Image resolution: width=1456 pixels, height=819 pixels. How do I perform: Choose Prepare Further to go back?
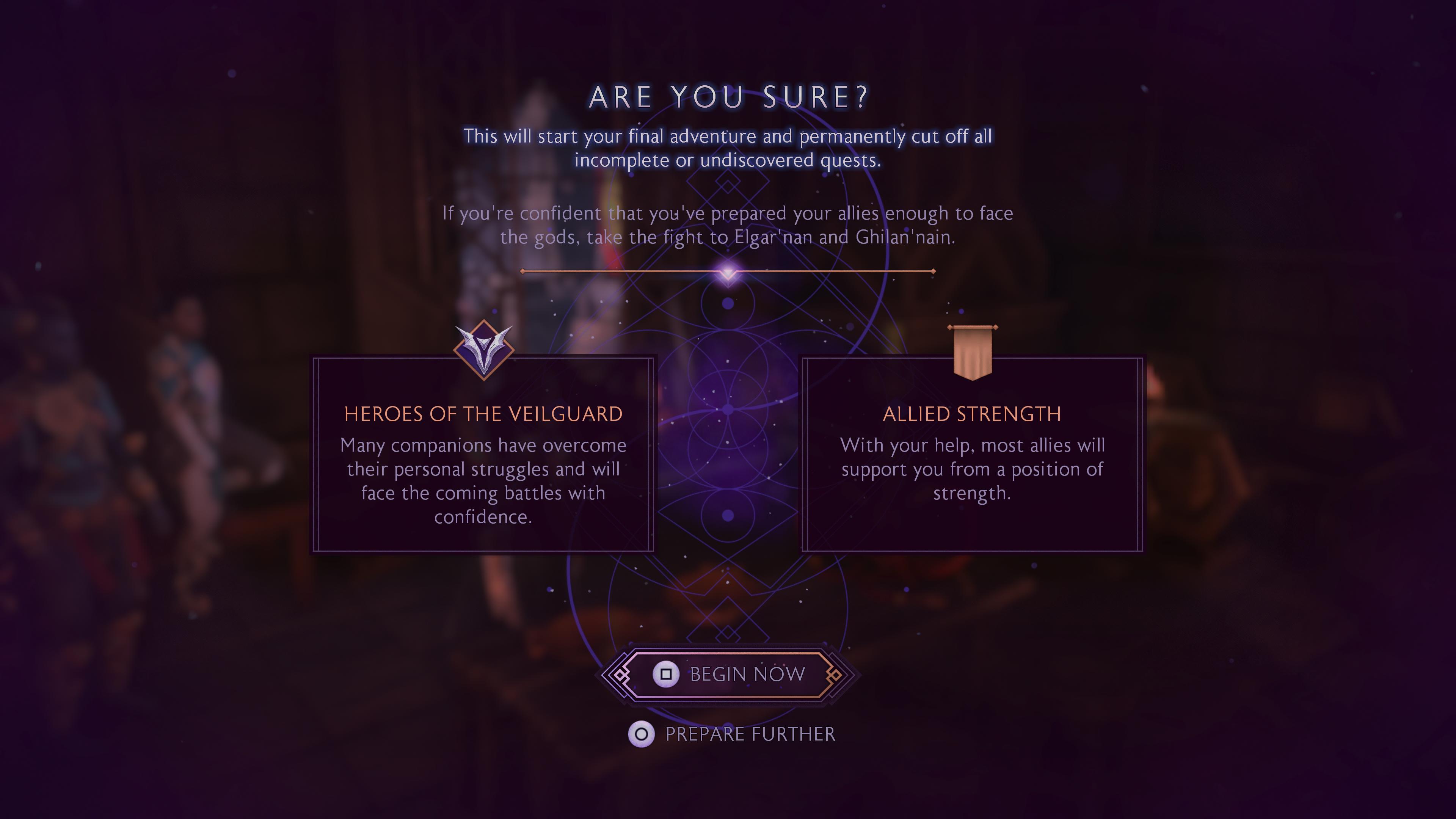point(732,734)
